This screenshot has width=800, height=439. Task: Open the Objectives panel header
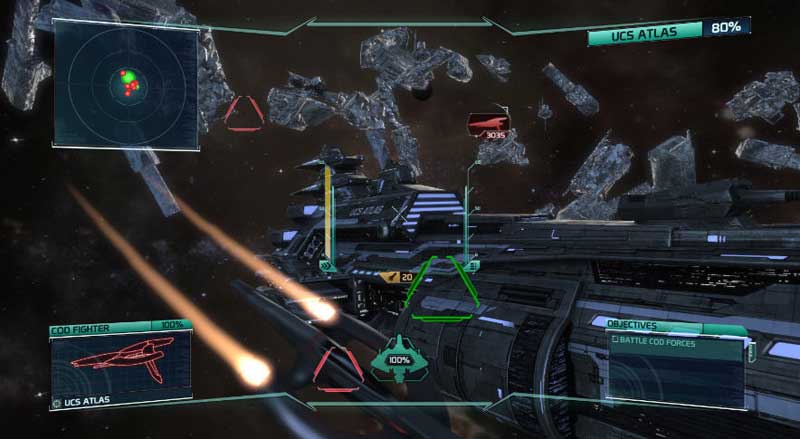[x=634, y=325]
